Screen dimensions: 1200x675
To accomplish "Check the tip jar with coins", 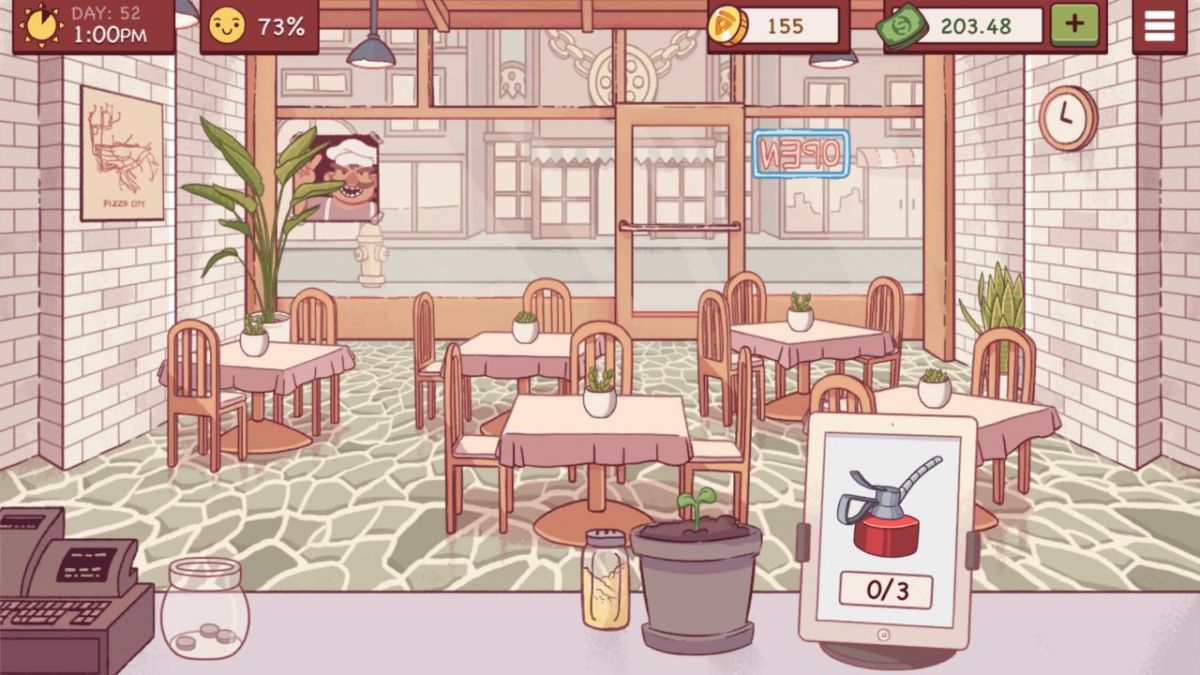I will [204, 608].
